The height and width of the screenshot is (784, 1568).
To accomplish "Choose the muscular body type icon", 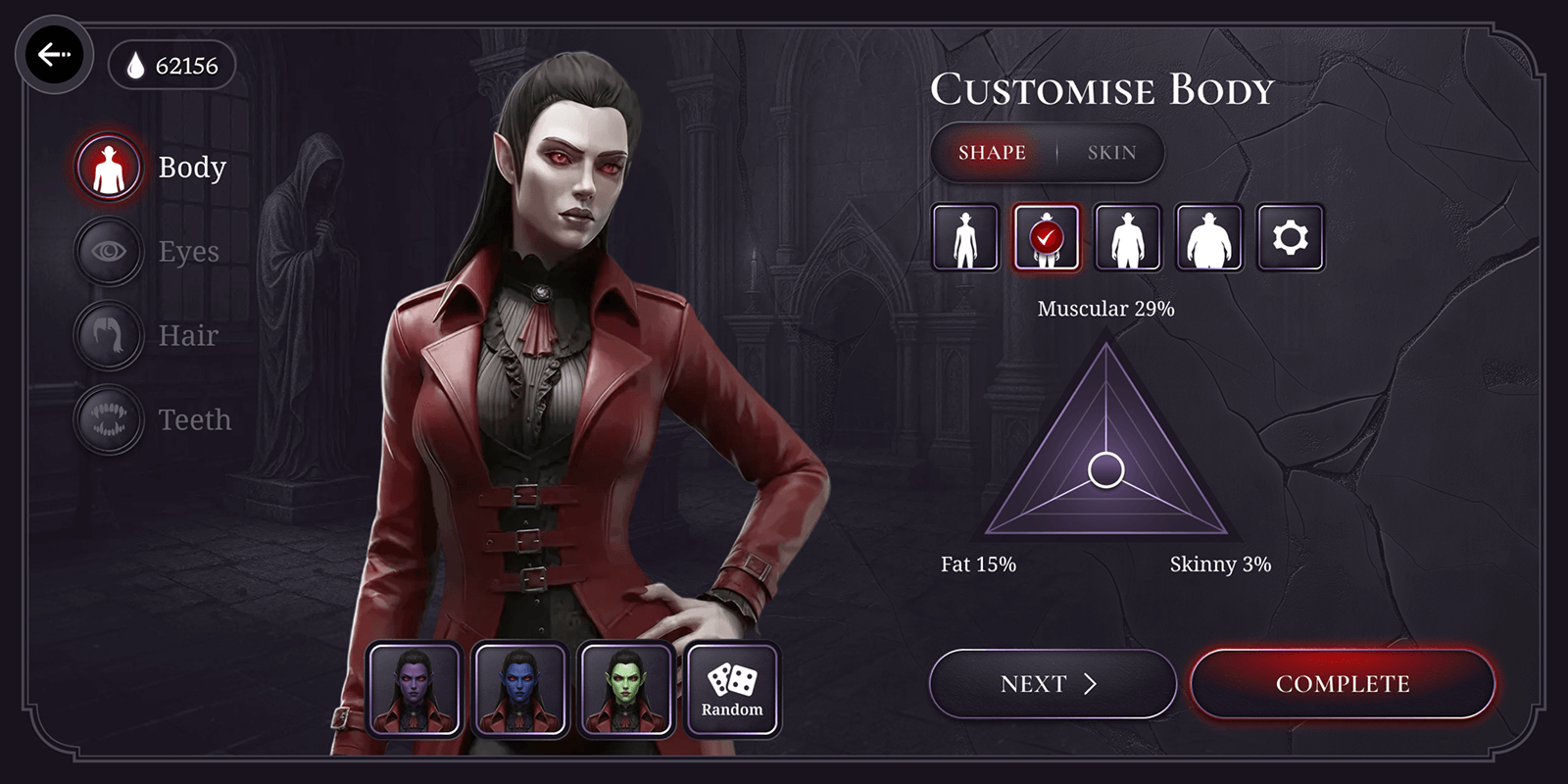I will point(1127,237).
